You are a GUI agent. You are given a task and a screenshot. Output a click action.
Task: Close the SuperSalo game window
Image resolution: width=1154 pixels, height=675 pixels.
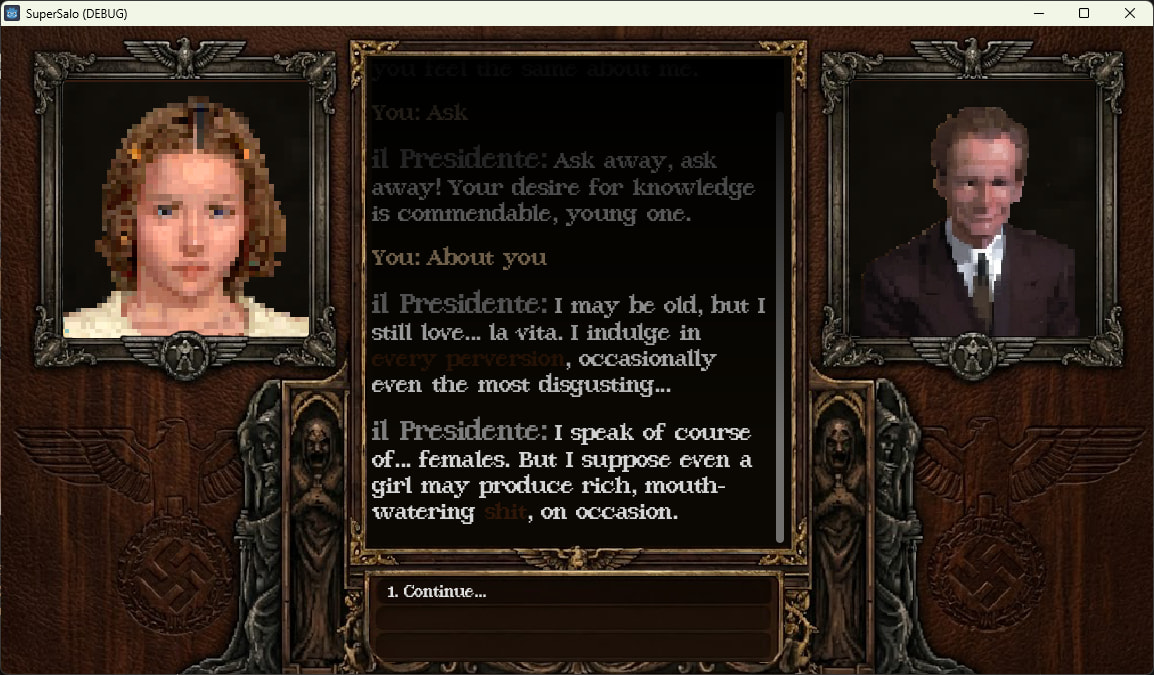pos(1130,13)
